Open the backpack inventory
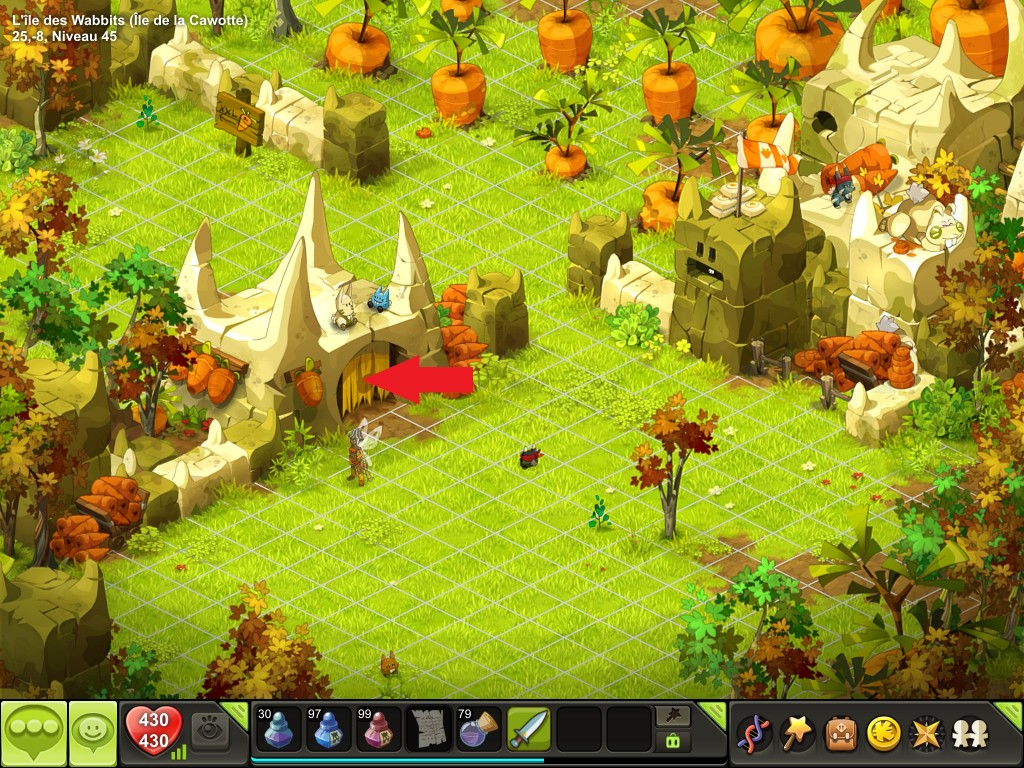The width and height of the screenshot is (1024, 768). (x=839, y=734)
